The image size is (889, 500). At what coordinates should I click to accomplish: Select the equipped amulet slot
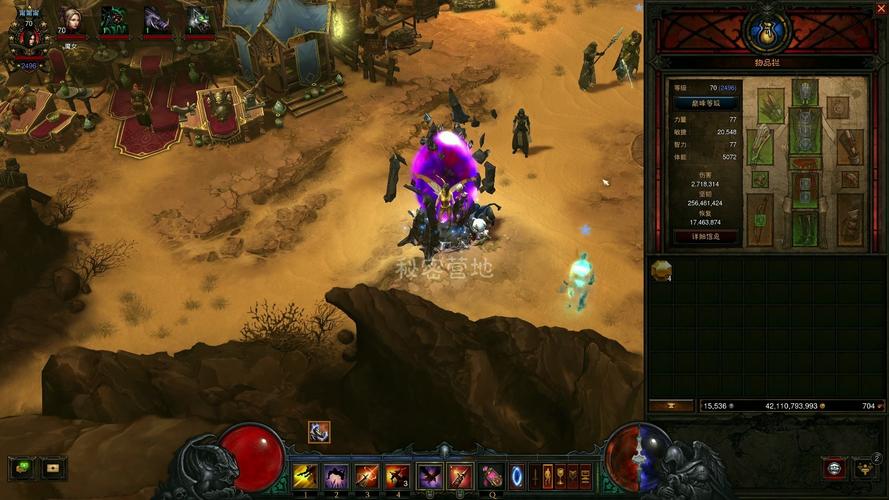click(x=838, y=107)
